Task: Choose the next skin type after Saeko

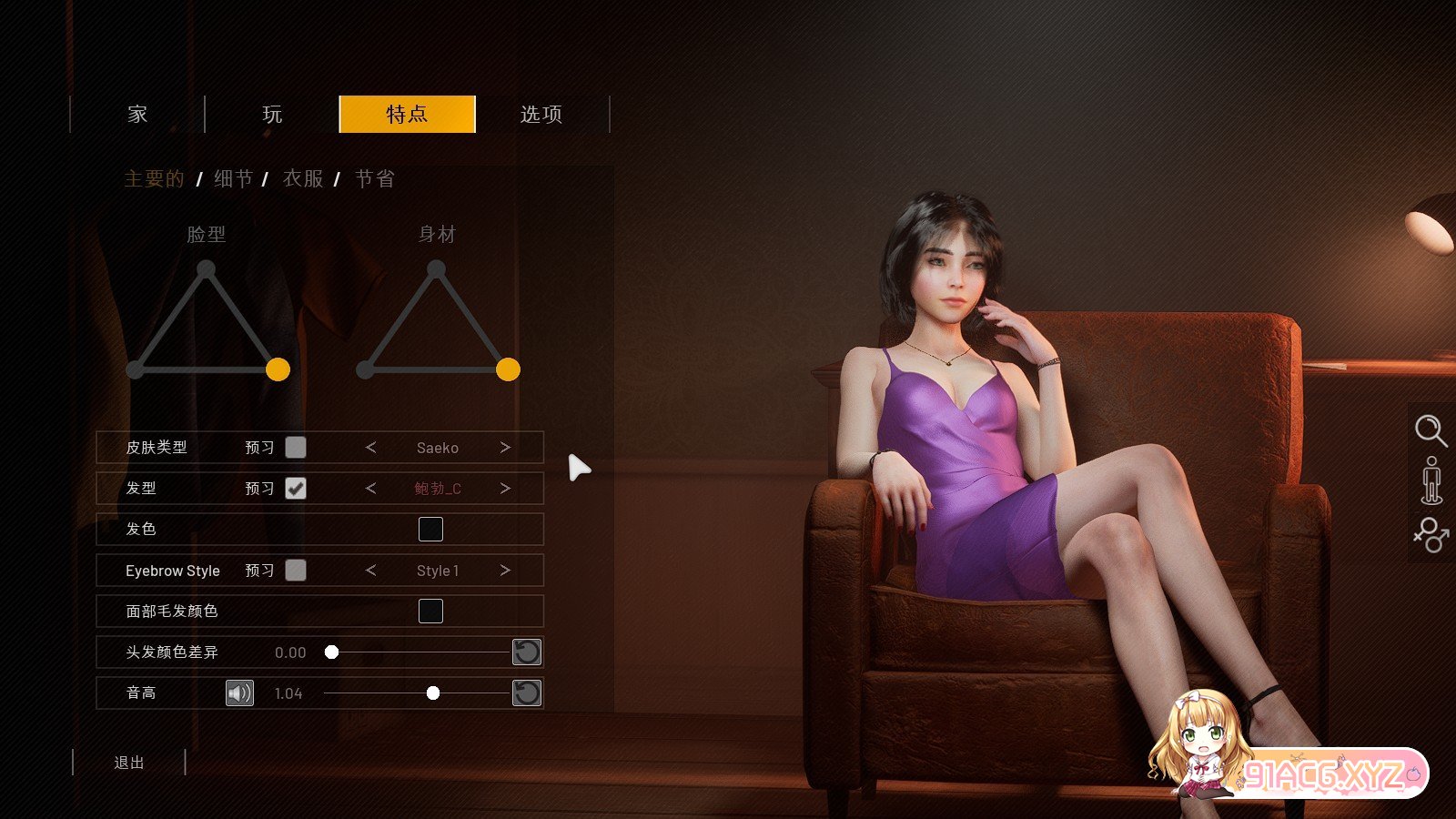Action: 505,448
